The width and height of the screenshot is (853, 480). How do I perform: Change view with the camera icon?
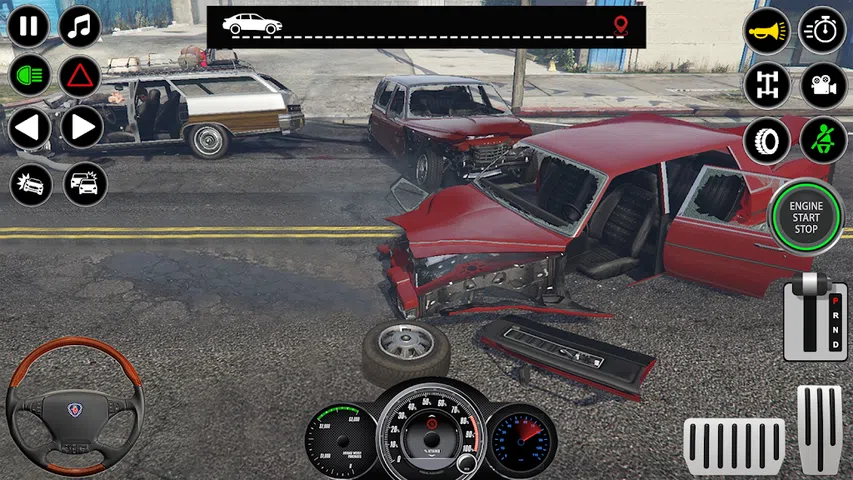823,85
